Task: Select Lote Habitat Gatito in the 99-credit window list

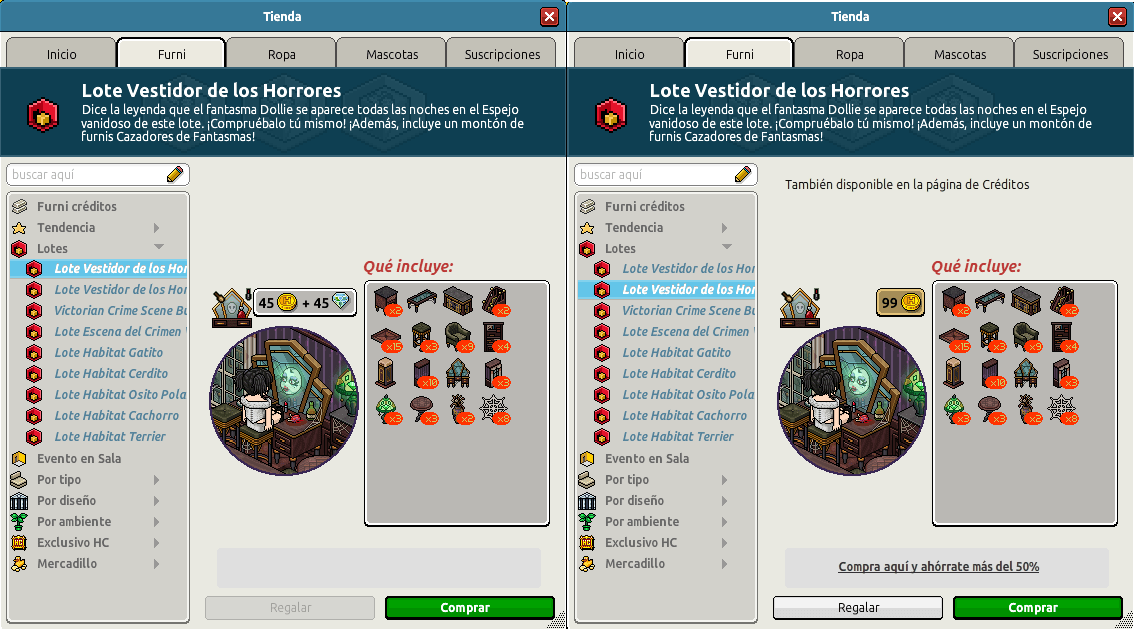Action: click(x=676, y=353)
